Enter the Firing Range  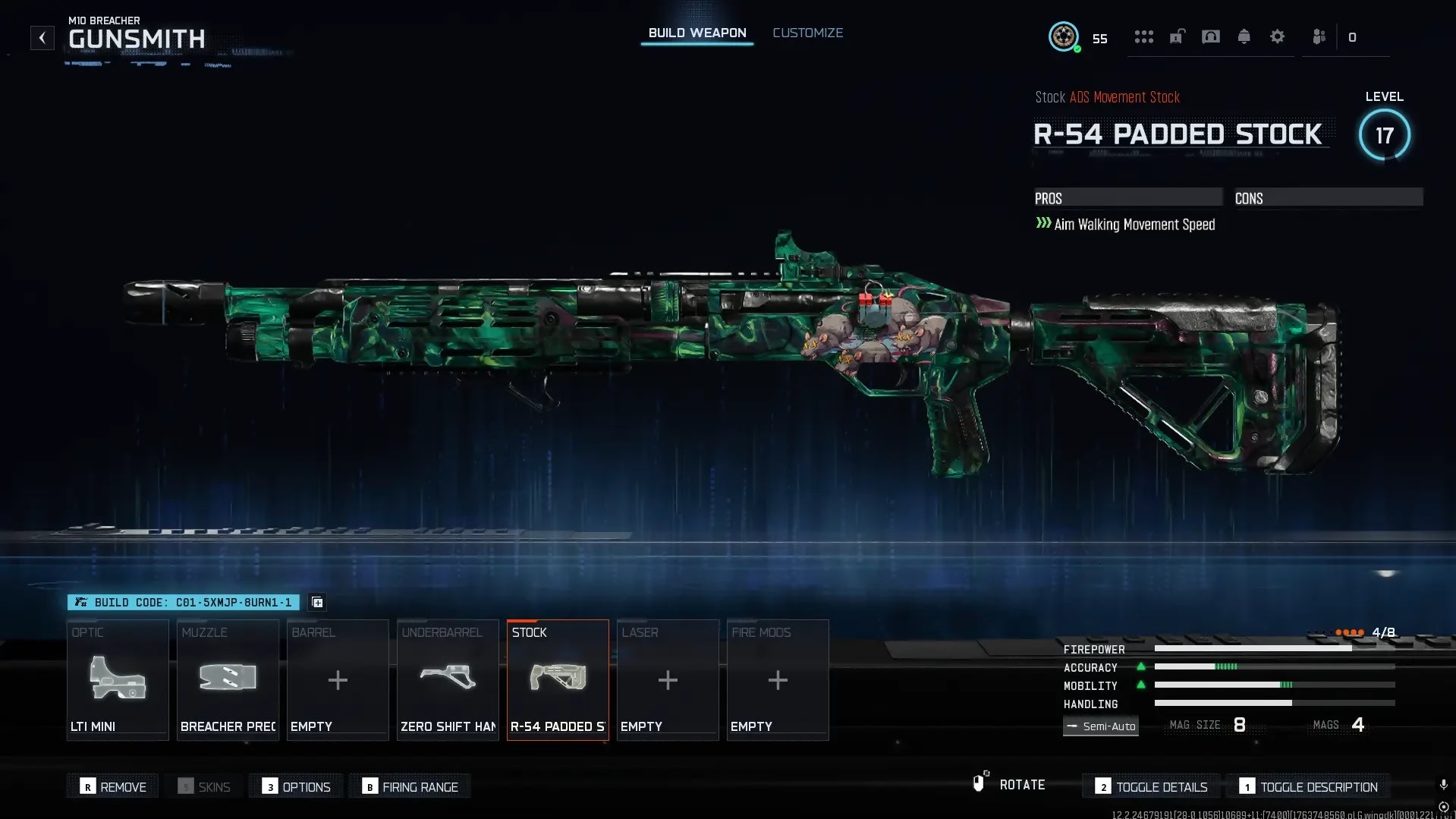410,786
